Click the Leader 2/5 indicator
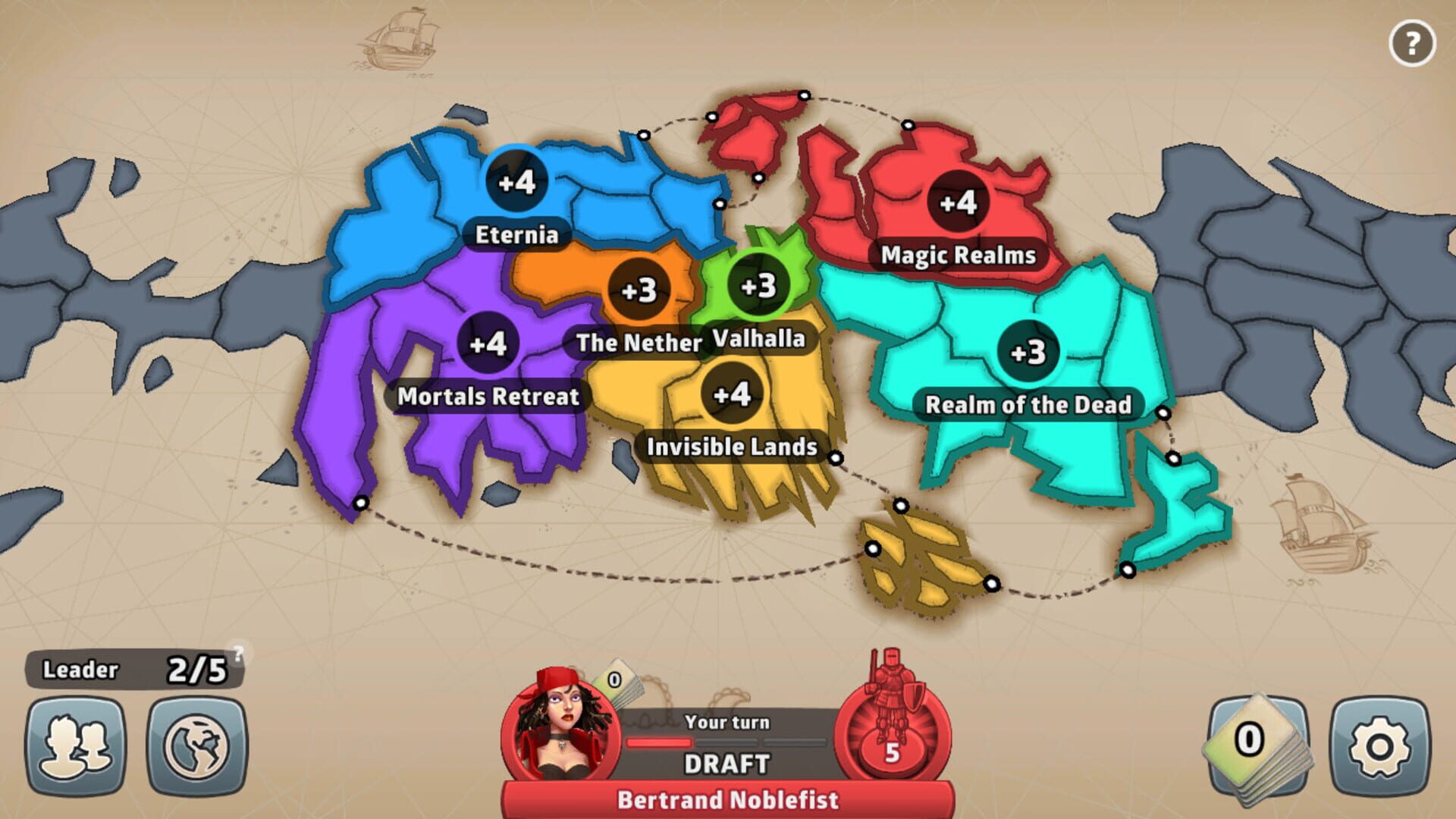 coord(129,669)
